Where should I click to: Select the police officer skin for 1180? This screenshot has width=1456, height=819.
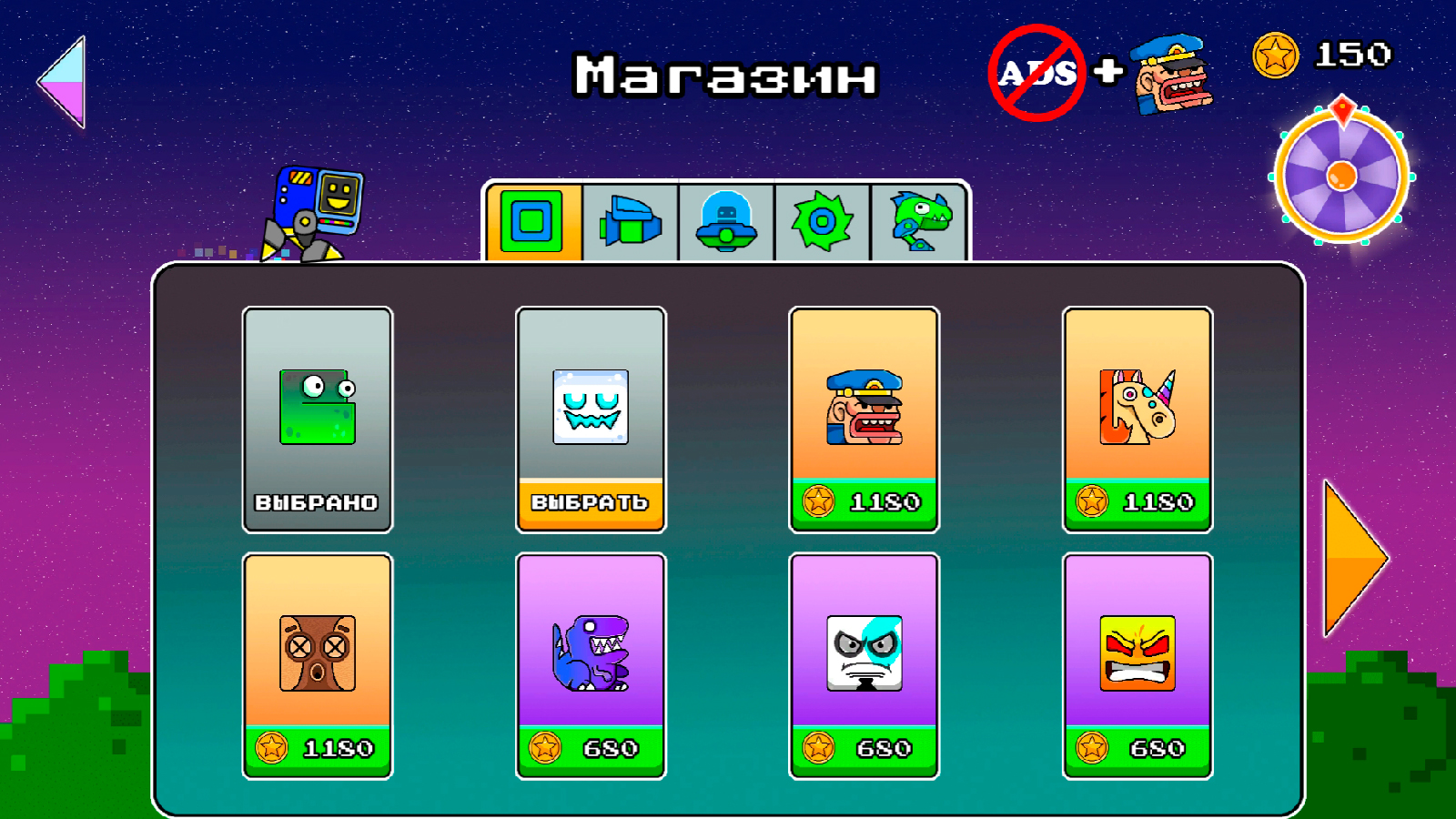pyautogui.click(x=864, y=419)
